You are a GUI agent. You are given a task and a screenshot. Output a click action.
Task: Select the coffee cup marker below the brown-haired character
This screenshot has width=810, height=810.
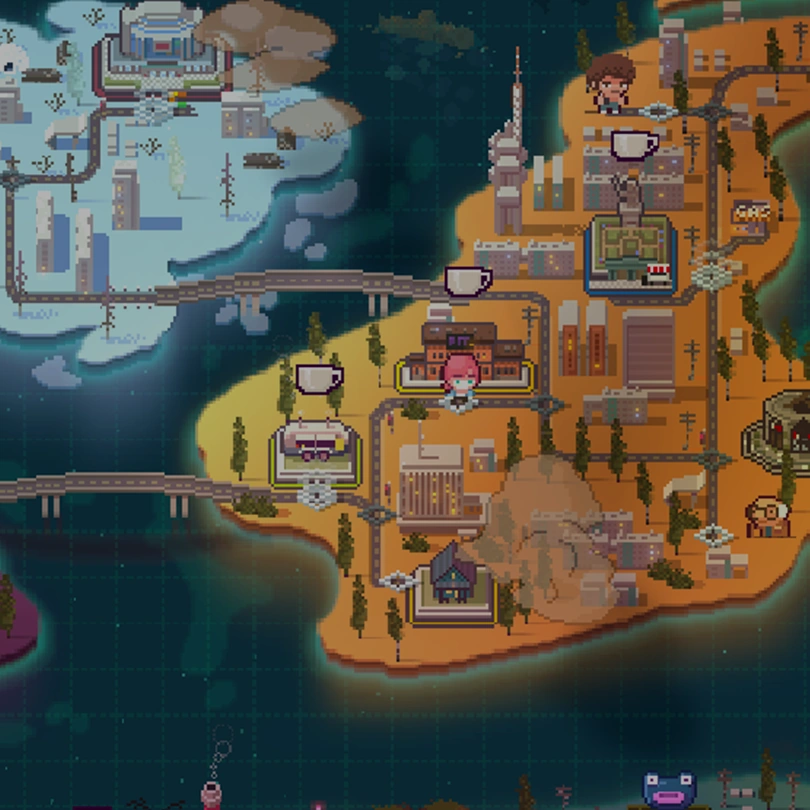[634, 145]
